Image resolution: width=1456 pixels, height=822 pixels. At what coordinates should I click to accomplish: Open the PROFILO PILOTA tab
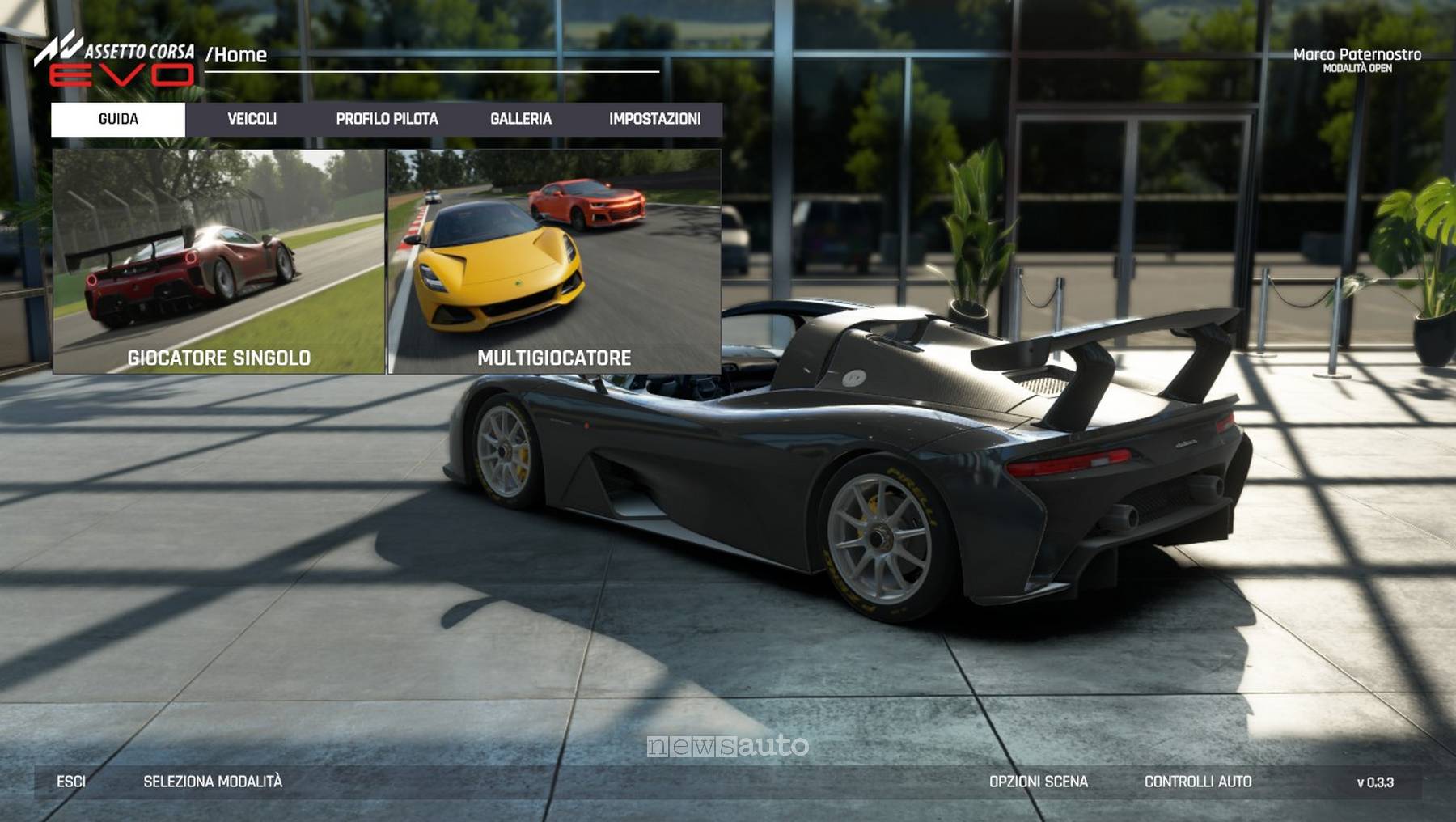[387, 119]
